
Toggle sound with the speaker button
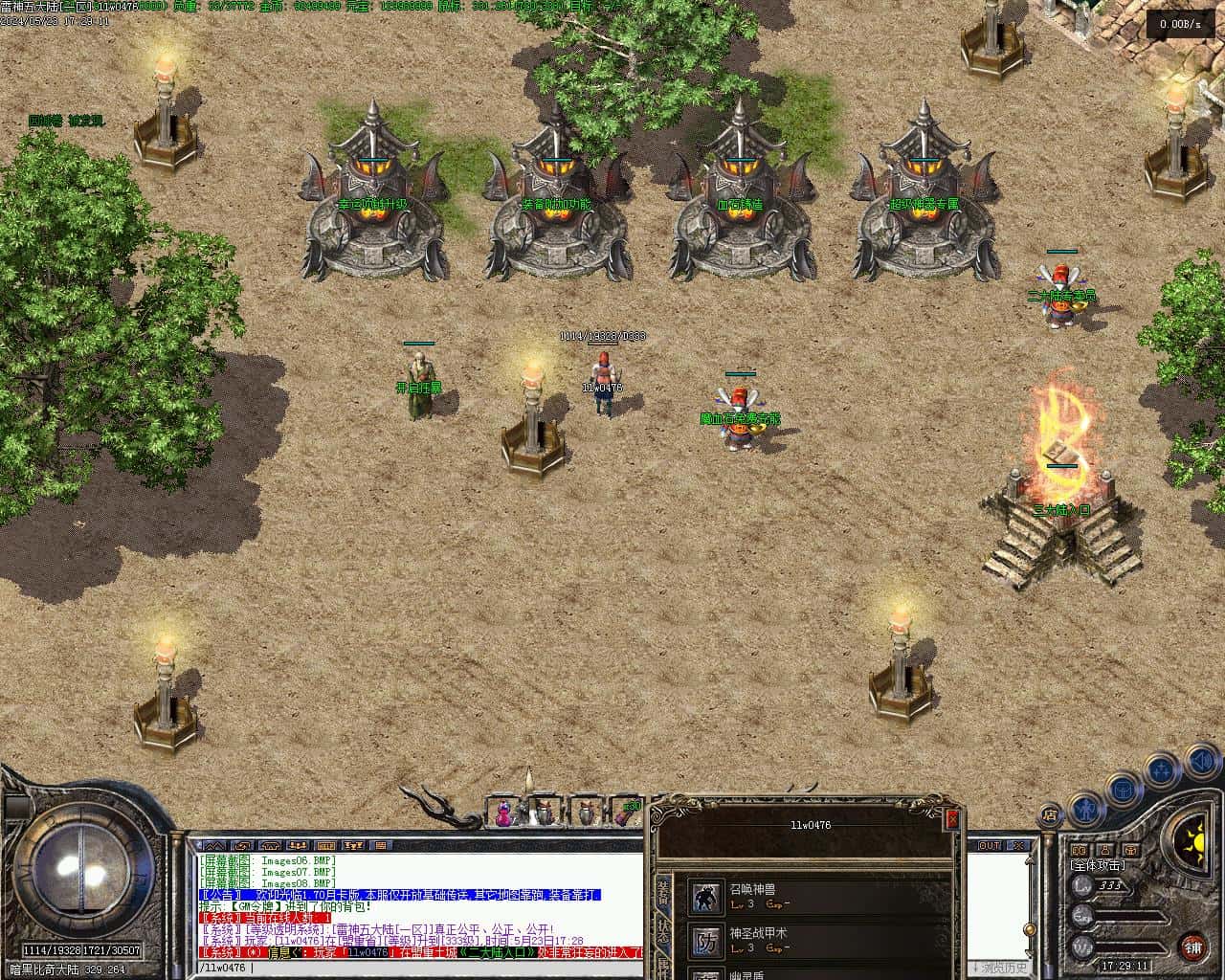click(x=1202, y=761)
